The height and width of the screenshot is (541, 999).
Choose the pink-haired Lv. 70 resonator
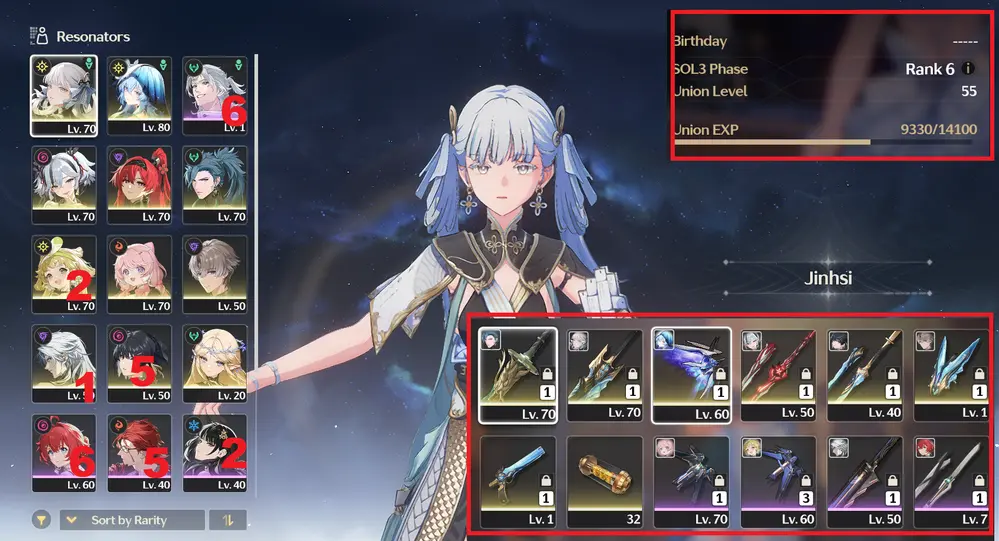(x=139, y=275)
